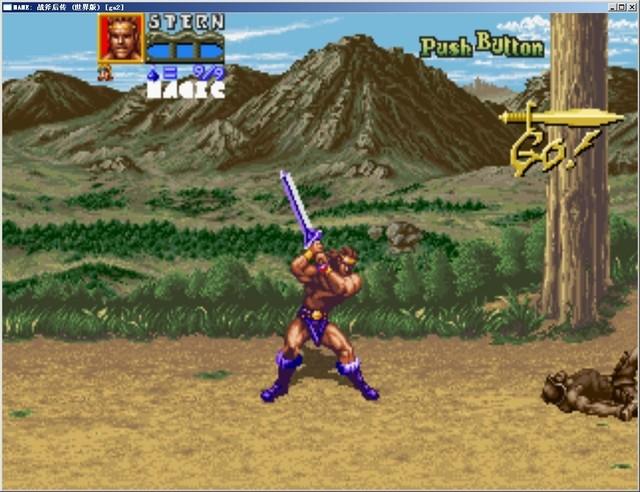Close the MAME window
Image resolution: width=640 pixels, height=492 pixels.
[631, 6]
